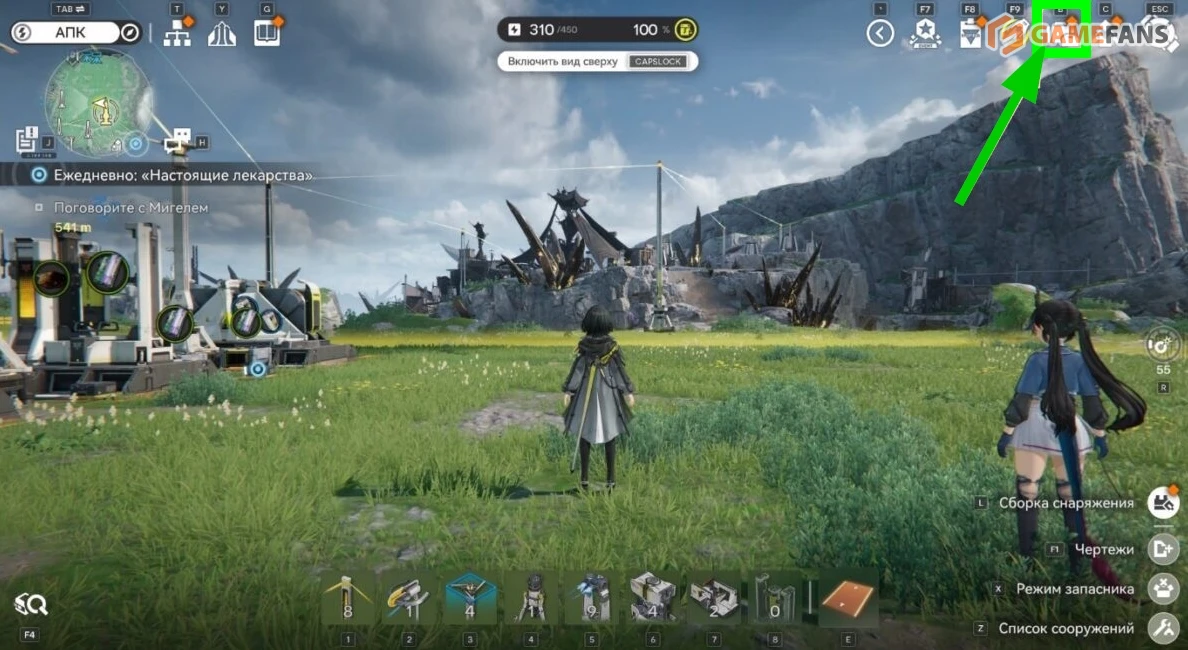Select the hotbar building slot showing 9
This screenshot has width=1188, height=650.
point(591,599)
